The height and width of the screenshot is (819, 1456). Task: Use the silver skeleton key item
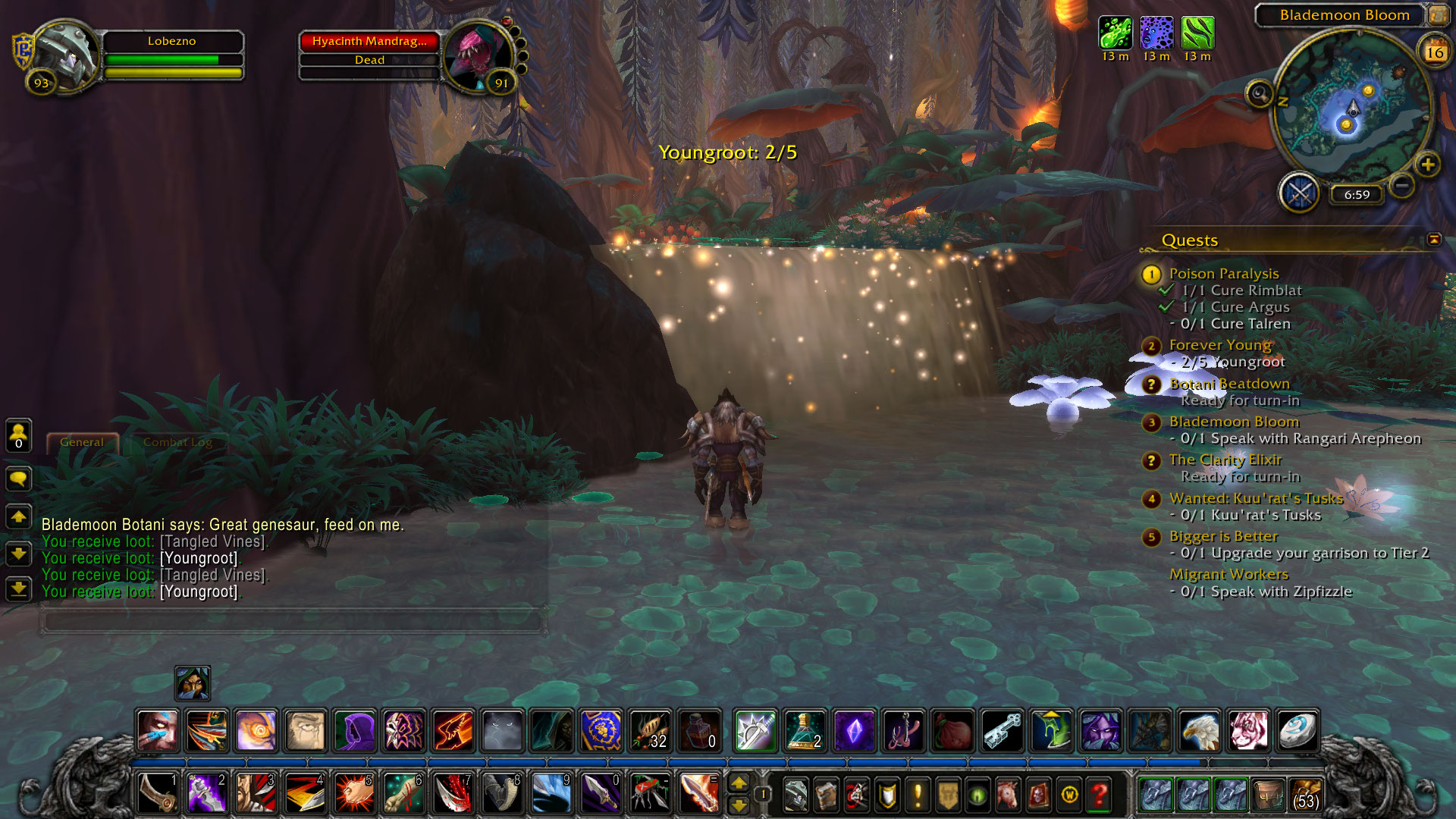pyautogui.click(x=1002, y=731)
